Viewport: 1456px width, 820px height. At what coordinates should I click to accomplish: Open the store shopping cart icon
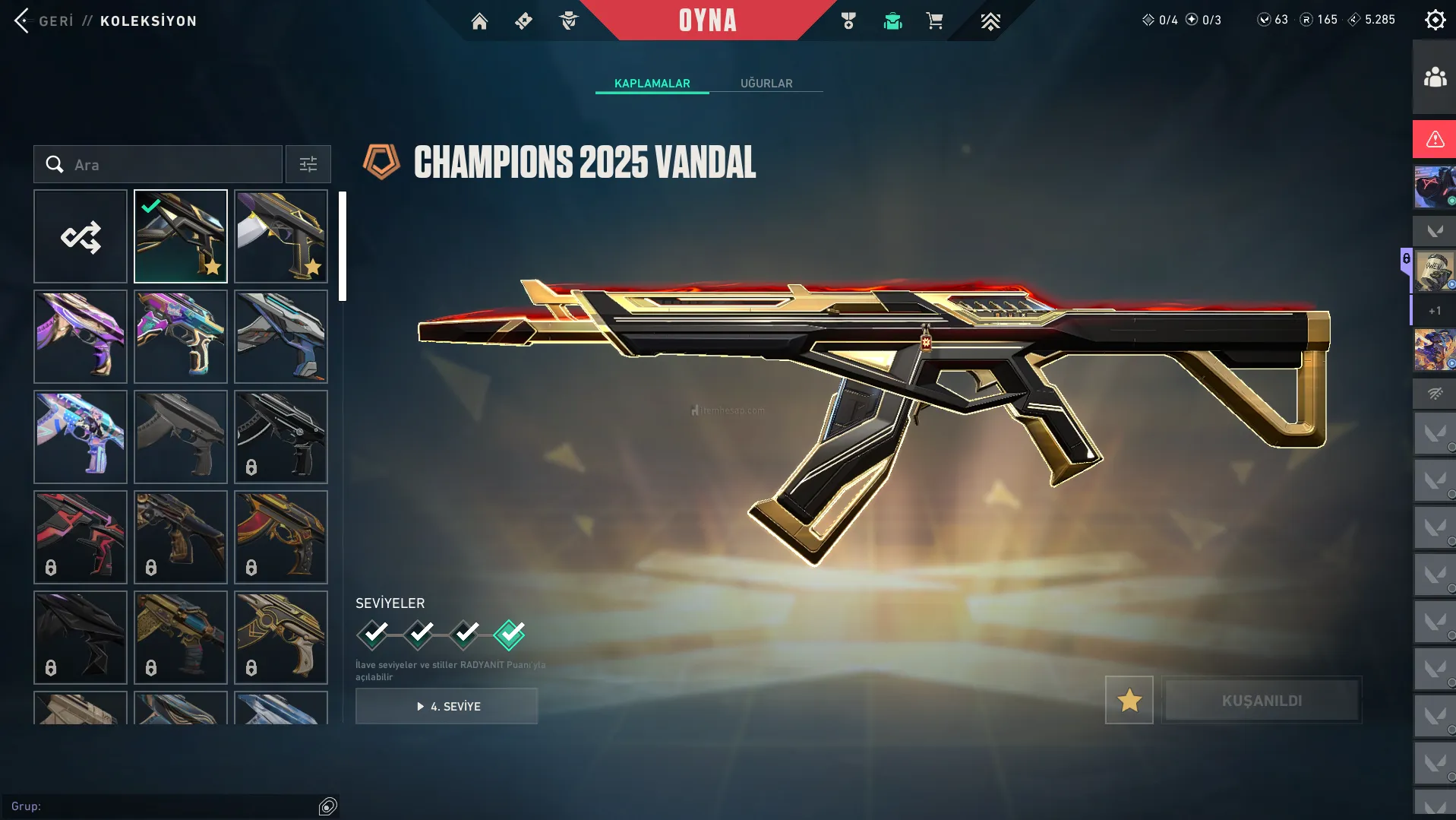[934, 21]
